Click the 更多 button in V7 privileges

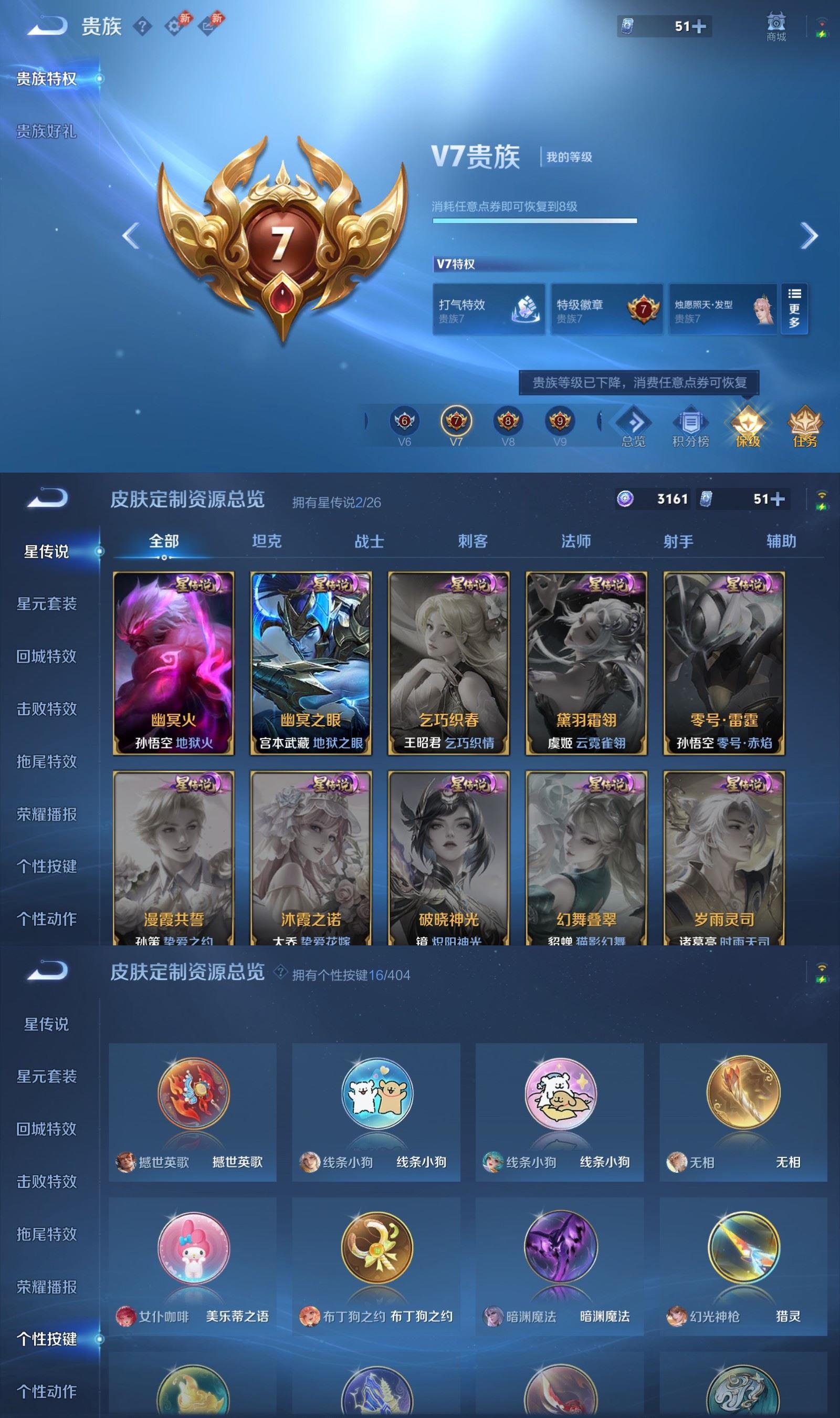coord(794,308)
